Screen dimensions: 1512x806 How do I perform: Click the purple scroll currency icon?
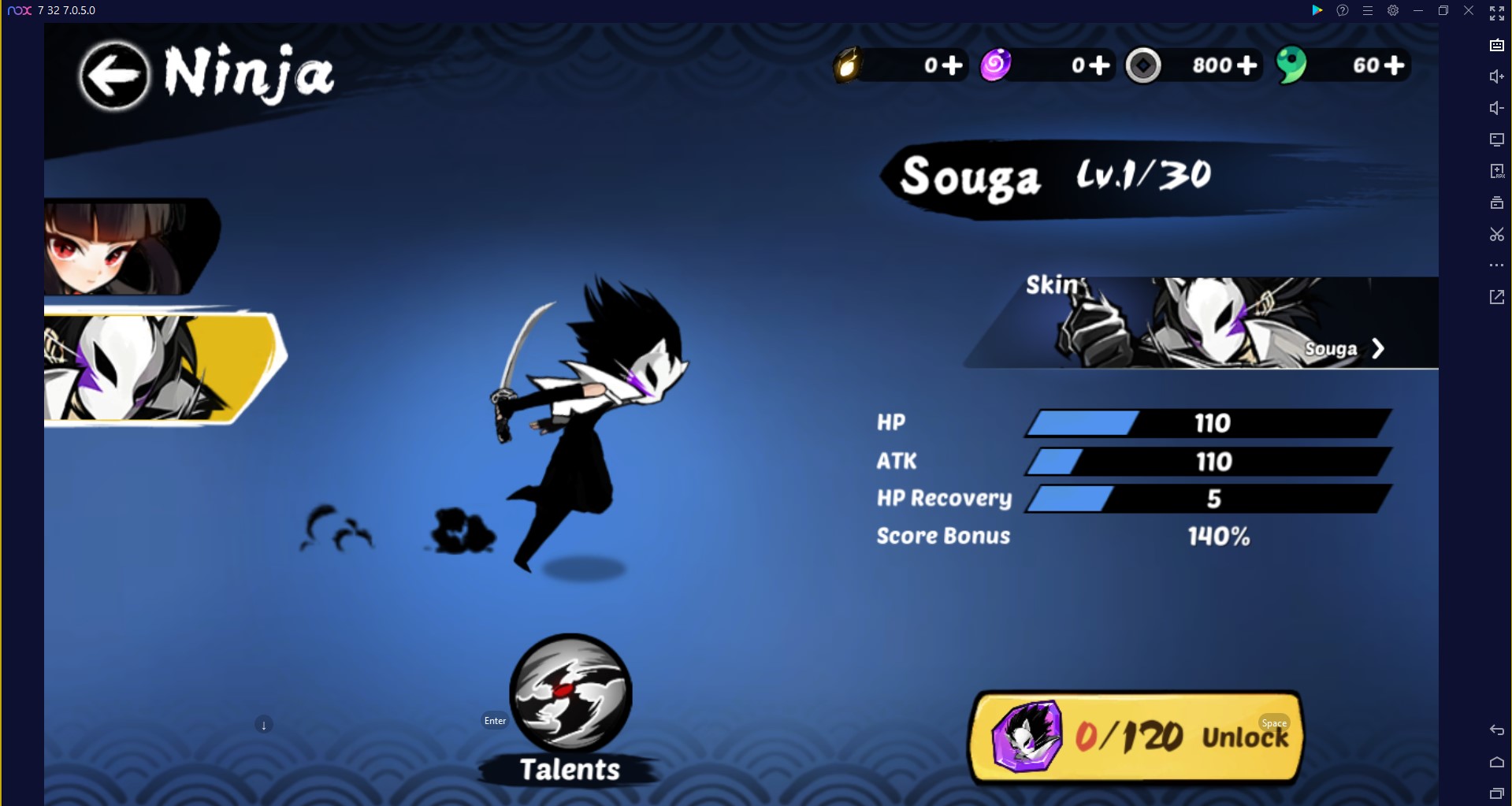click(996, 65)
